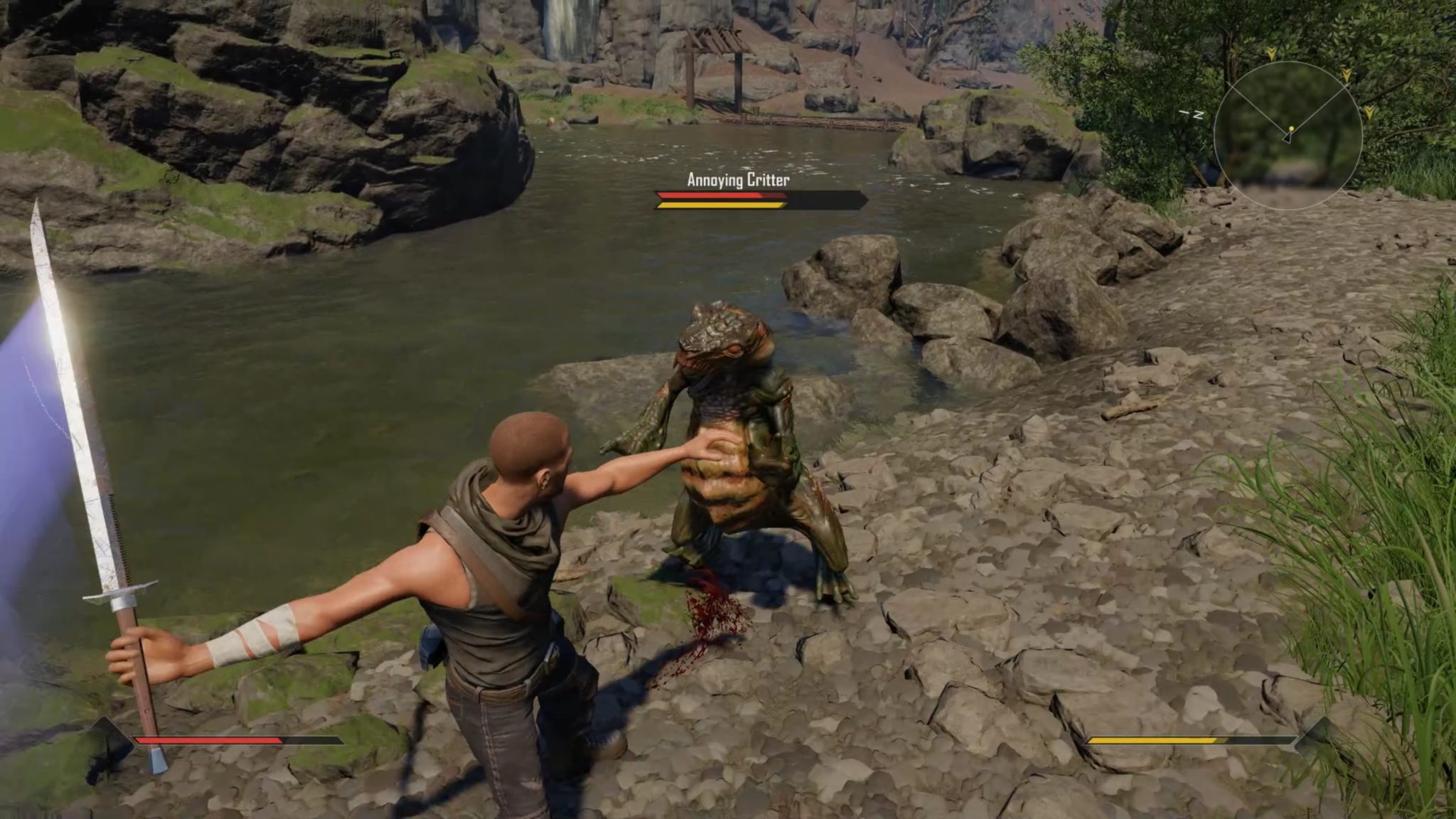
Task: Click the wooden structure across the river
Action: coord(714,50)
